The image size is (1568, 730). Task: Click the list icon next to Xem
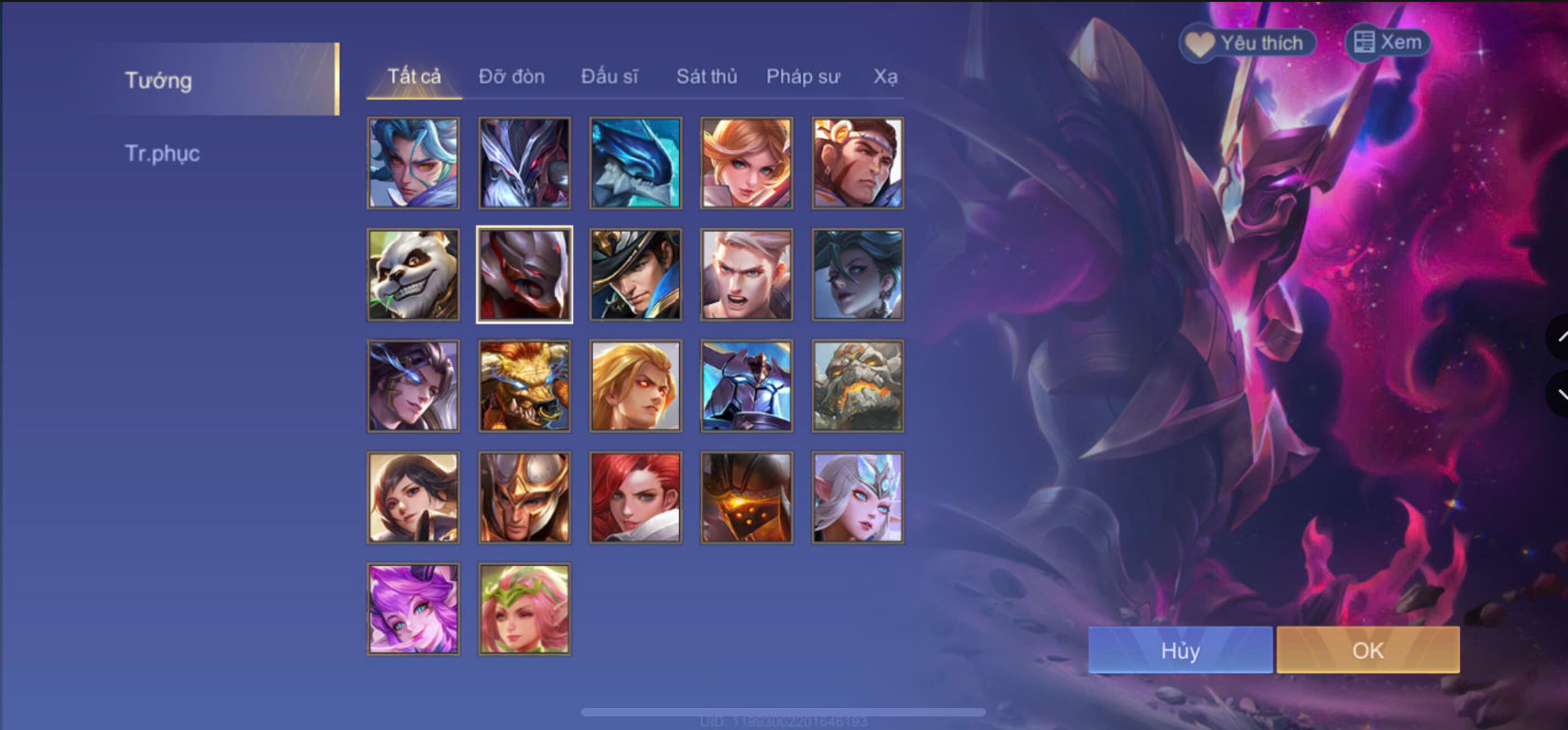(x=1365, y=41)
